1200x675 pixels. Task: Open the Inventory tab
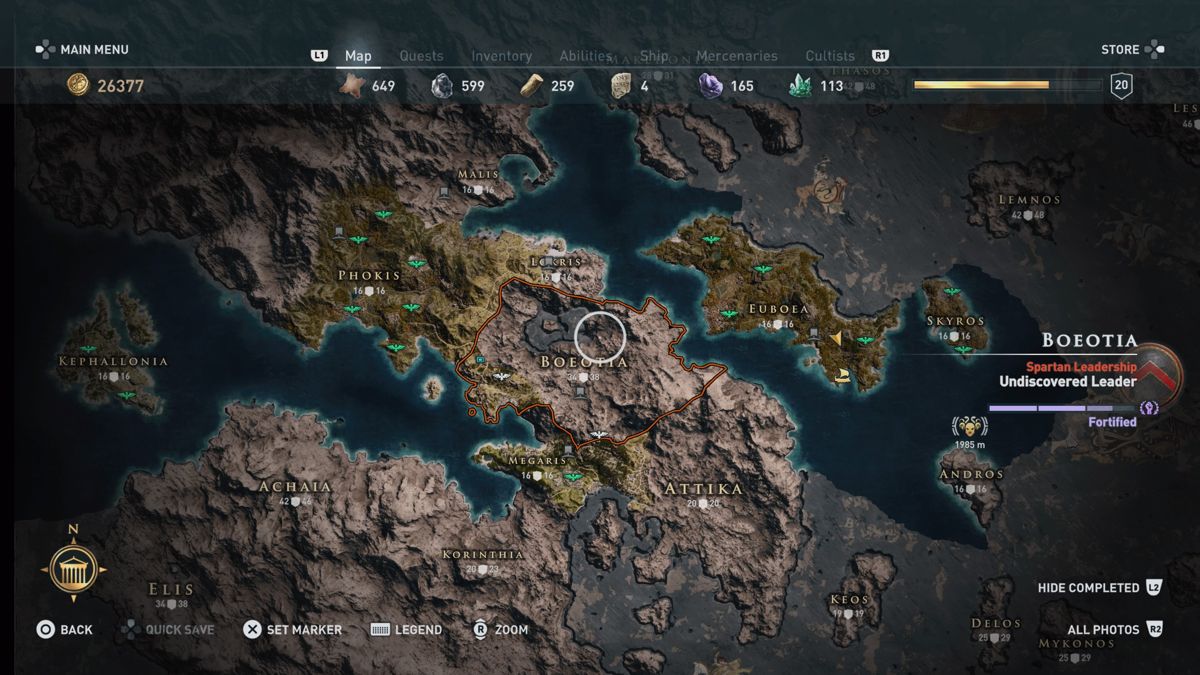pos(501,56)
